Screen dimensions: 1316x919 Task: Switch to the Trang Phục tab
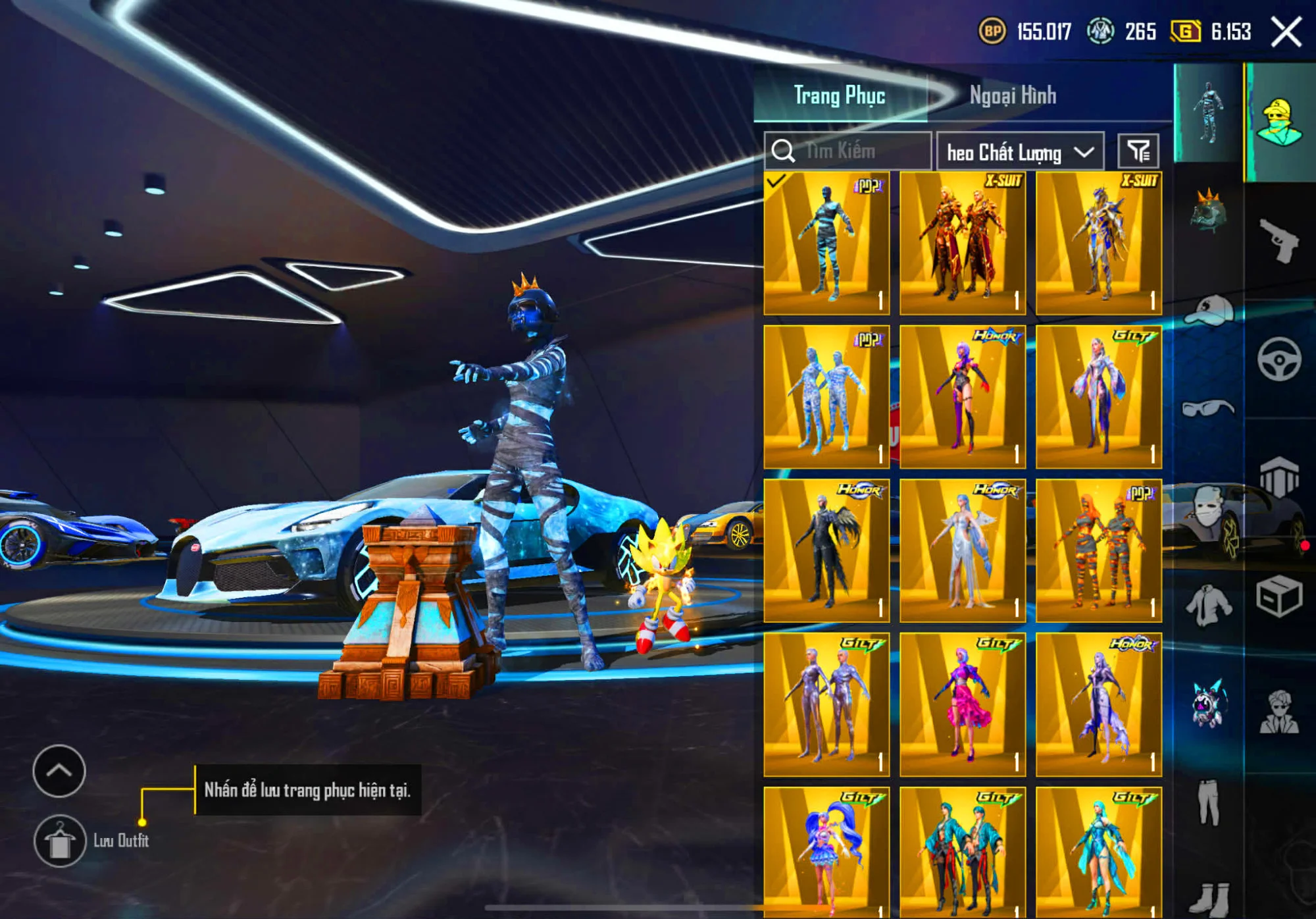point(839,96)
